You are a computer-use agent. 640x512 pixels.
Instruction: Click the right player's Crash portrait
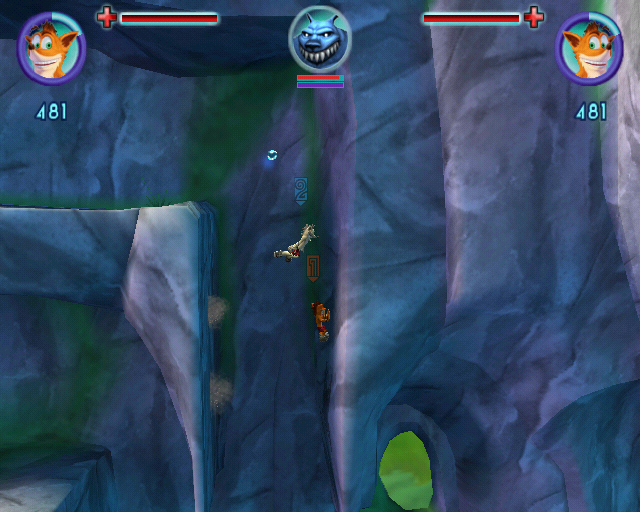[589, 48]
